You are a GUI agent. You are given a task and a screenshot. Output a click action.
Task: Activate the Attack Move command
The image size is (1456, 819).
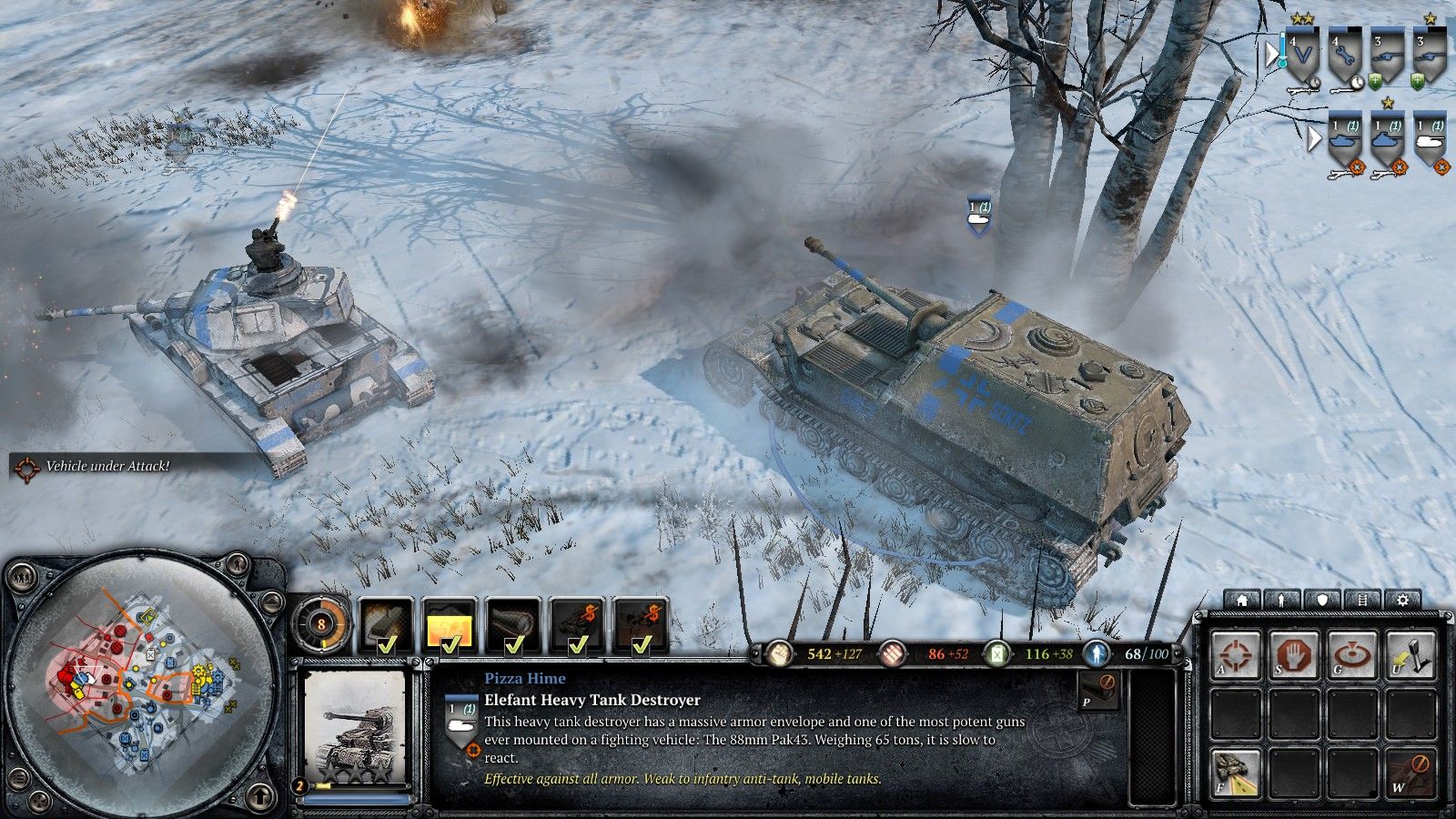pyautogui.click(x=1237, y=654)
